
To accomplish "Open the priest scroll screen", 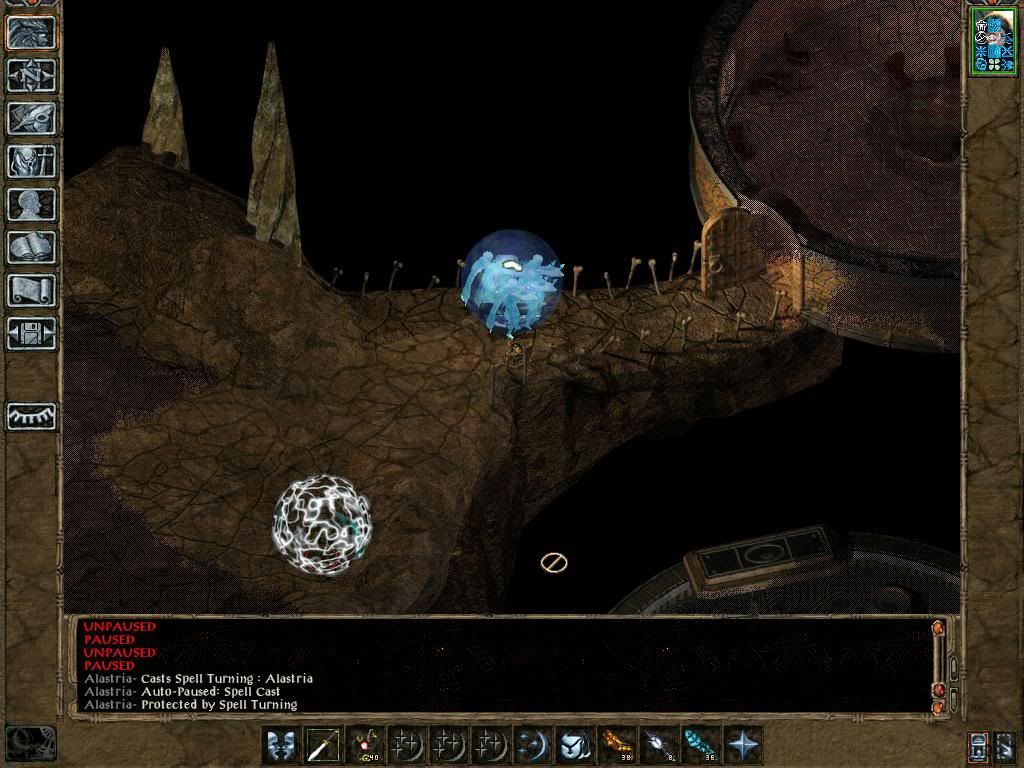I will pyautogui.click(x=31, y=290).
